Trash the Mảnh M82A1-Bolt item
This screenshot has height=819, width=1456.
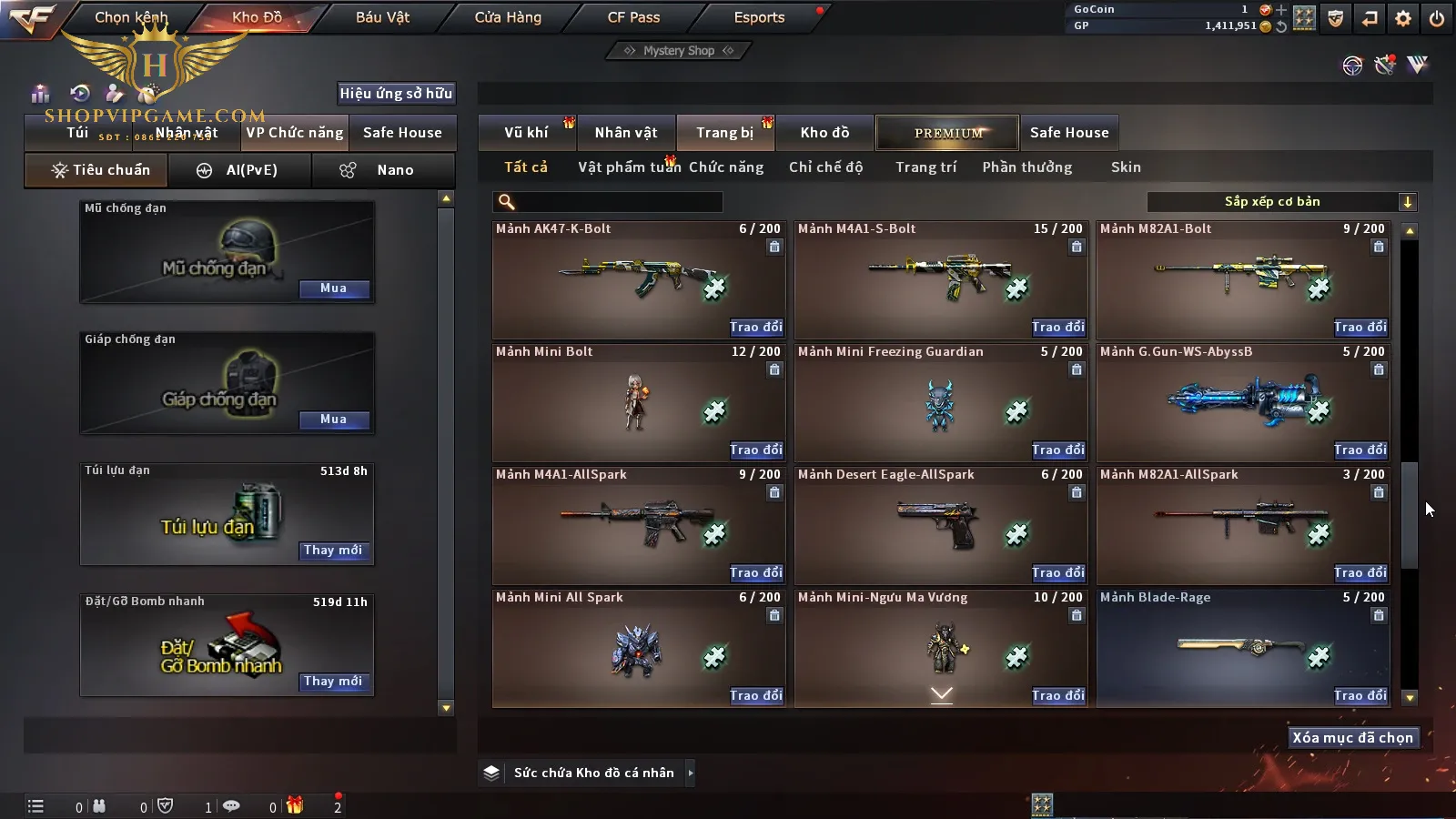[1379, 247]
